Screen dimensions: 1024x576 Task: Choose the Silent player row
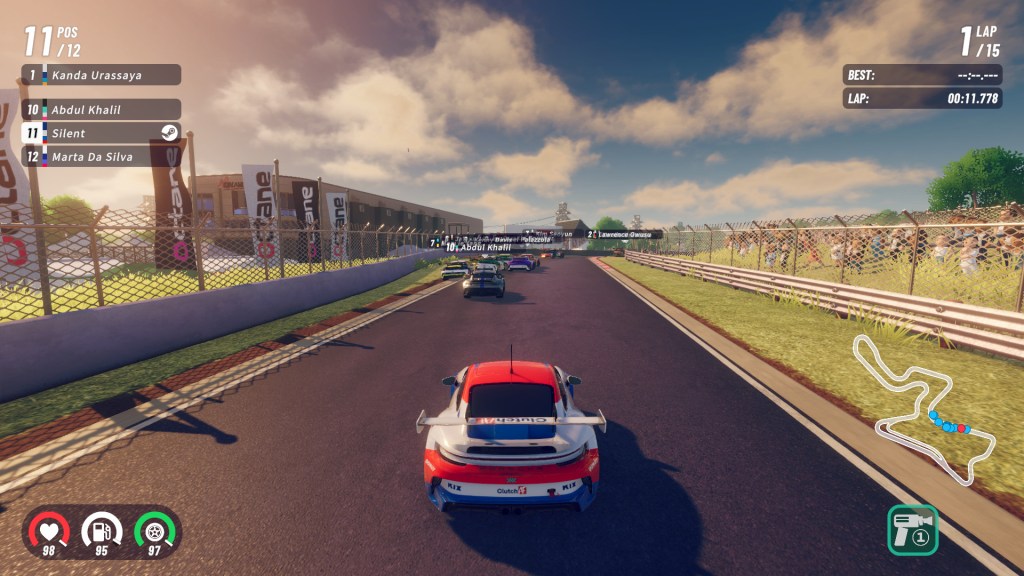tap(100, 133)
